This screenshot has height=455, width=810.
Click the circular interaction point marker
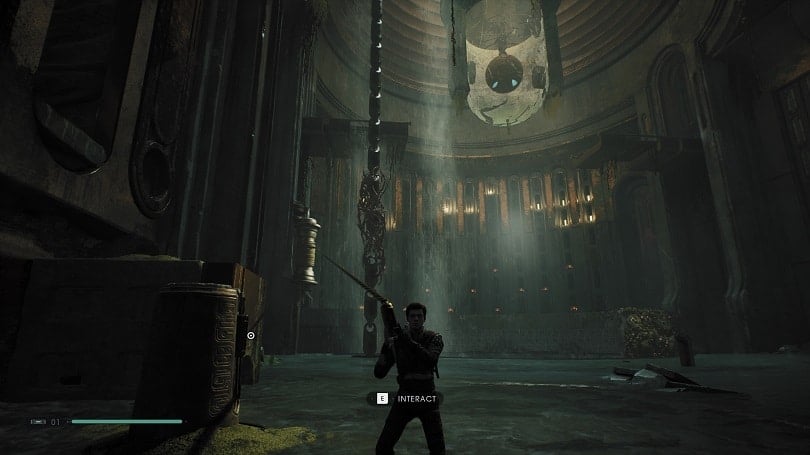click(251, 337)
